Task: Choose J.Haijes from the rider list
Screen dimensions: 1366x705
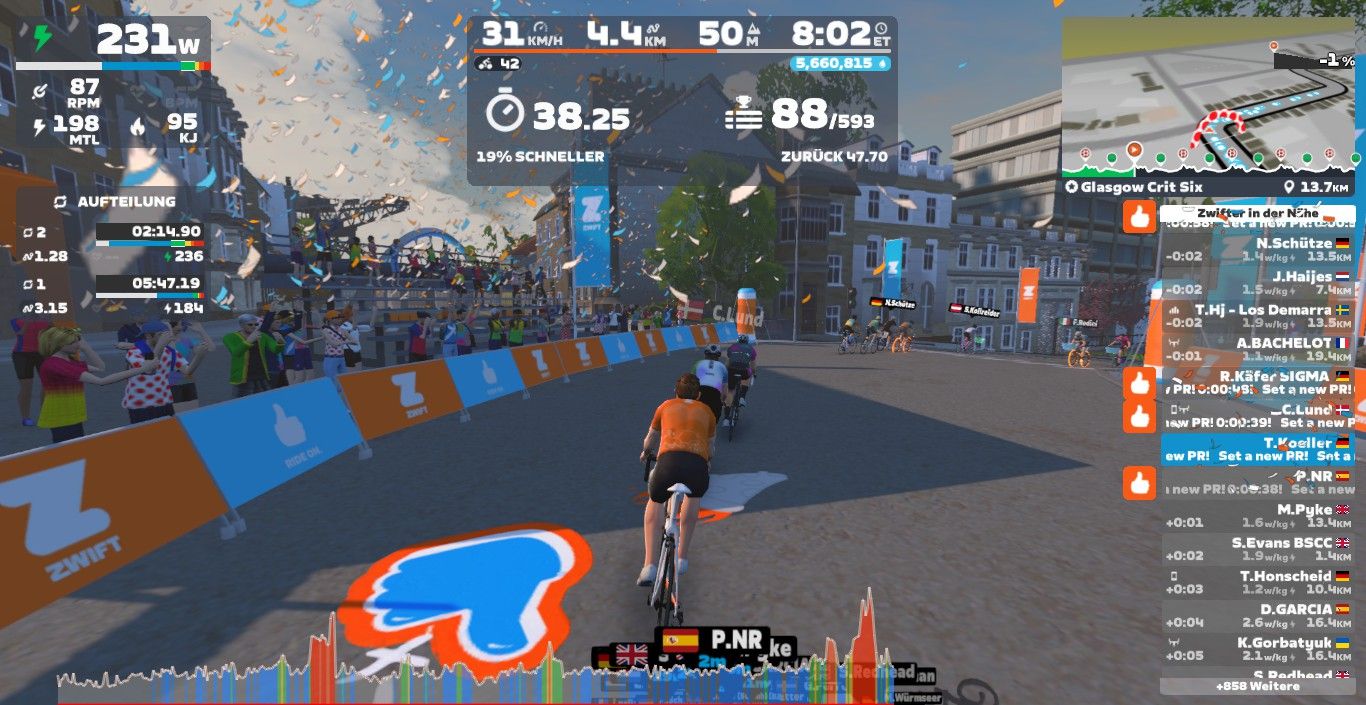Action: (x=1257, y=282)
